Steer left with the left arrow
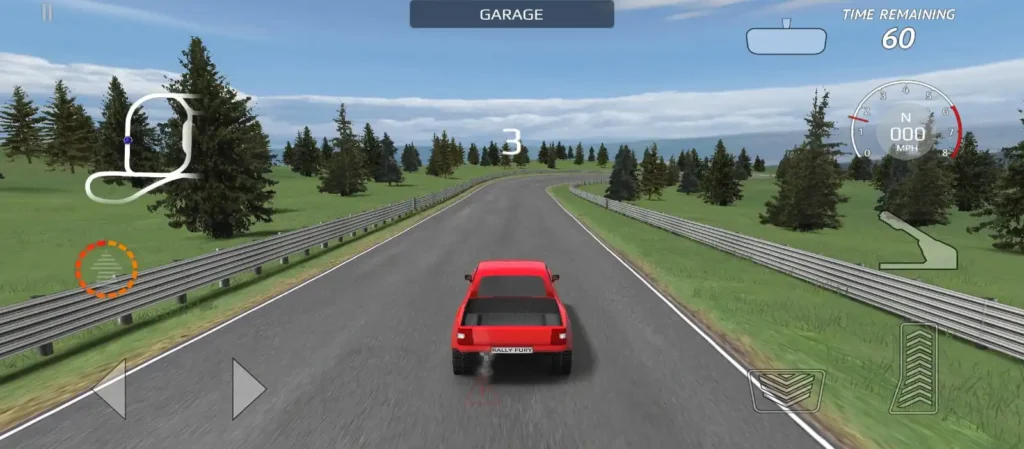The height and width of the screenshot is (449, 1024). [x=110, y=388]
